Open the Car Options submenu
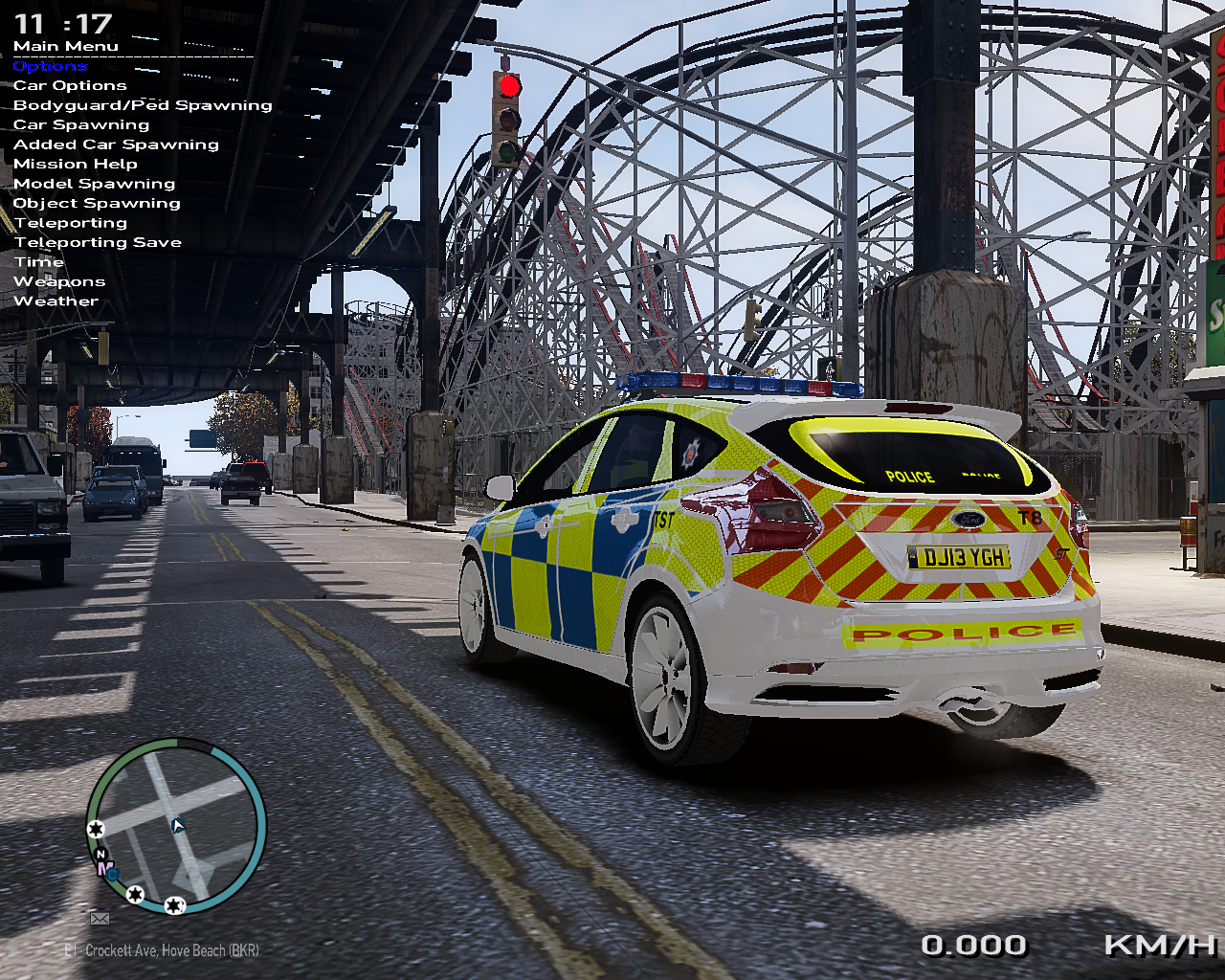1225x980 pixels. tap(70, 85)
